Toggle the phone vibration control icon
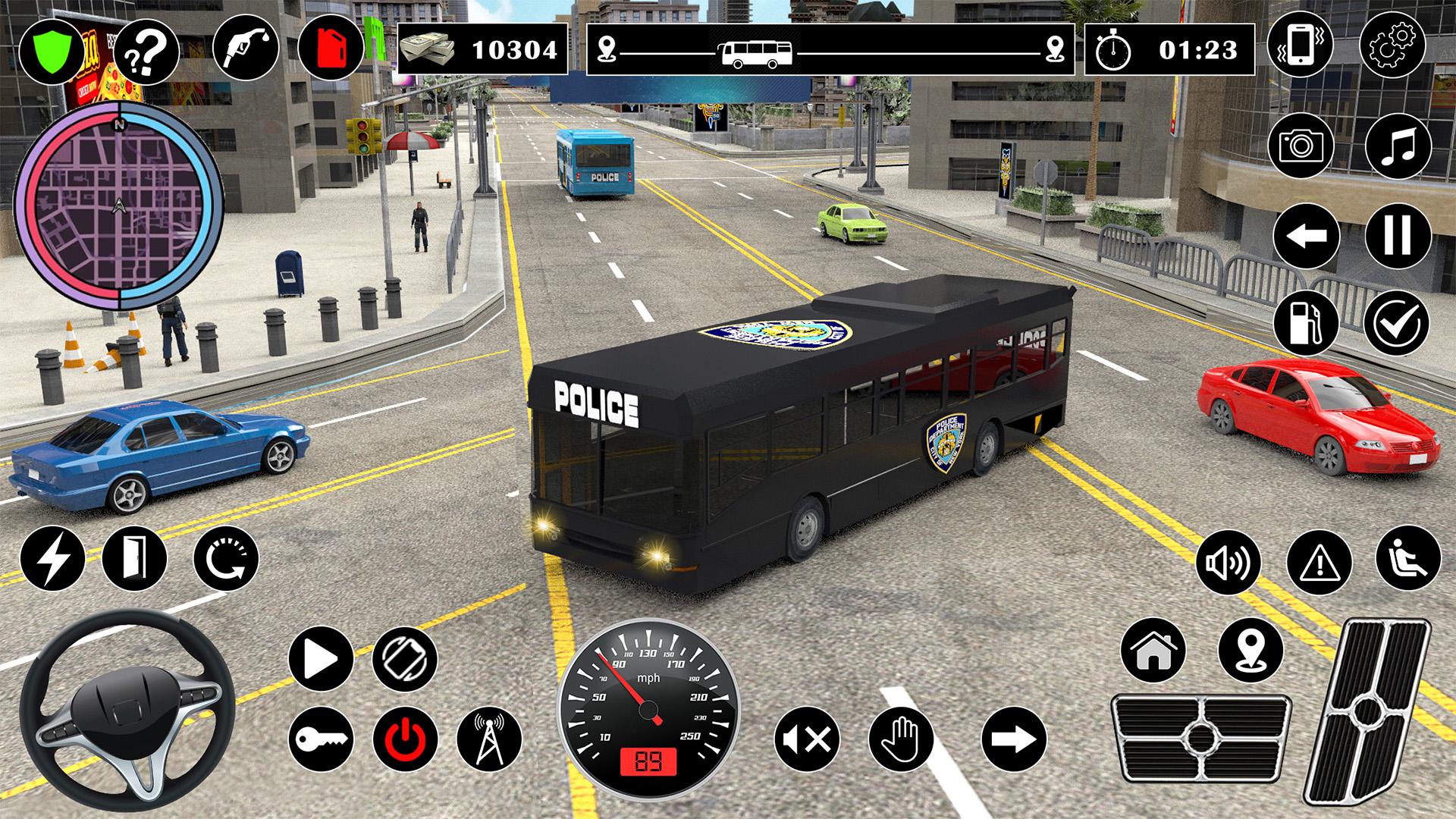 point(1300,45)
